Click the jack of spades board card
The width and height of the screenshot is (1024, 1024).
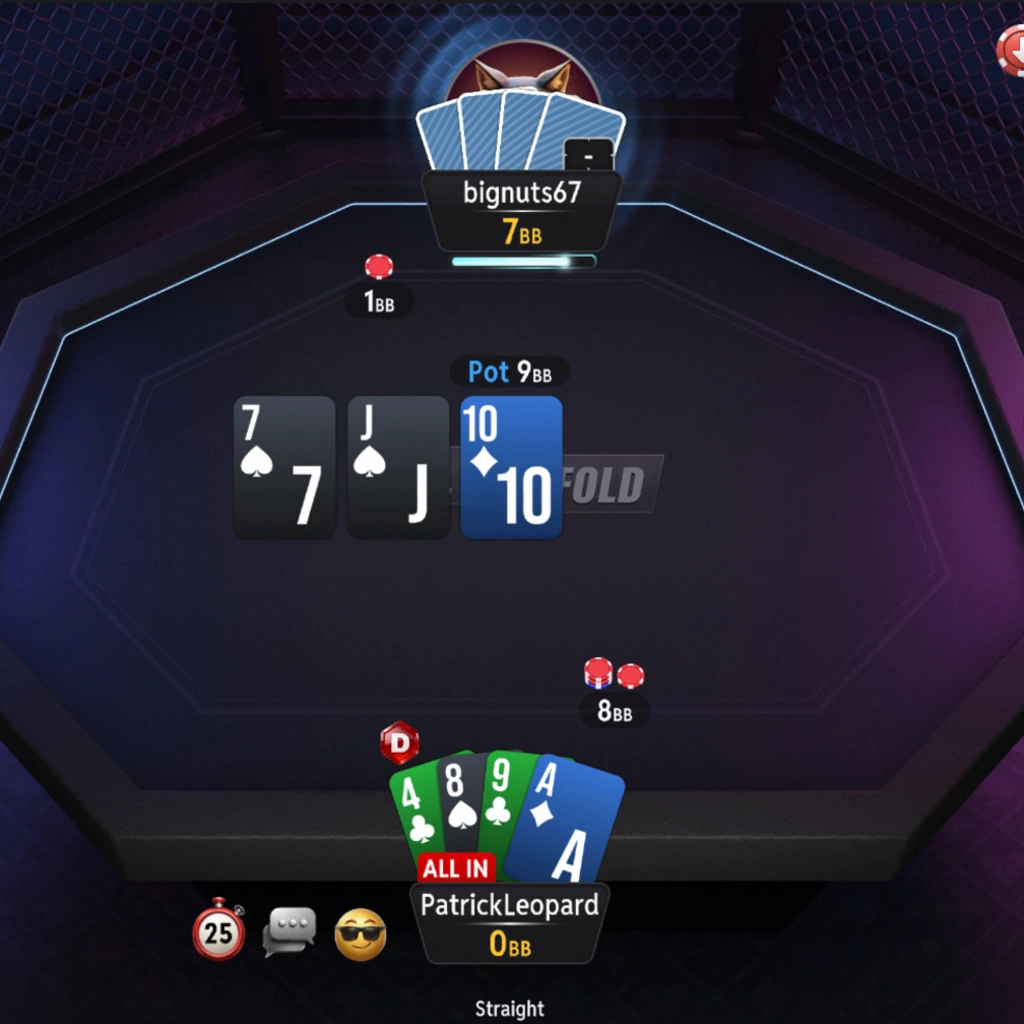pyautogui.click(x=397, y=467)
